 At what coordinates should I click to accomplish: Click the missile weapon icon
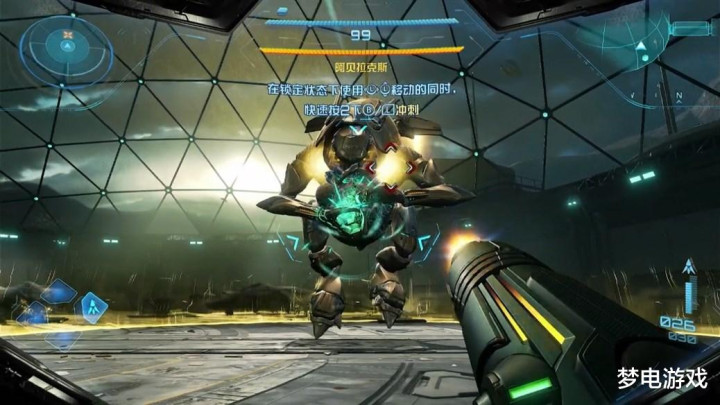[x=689, y=267]
